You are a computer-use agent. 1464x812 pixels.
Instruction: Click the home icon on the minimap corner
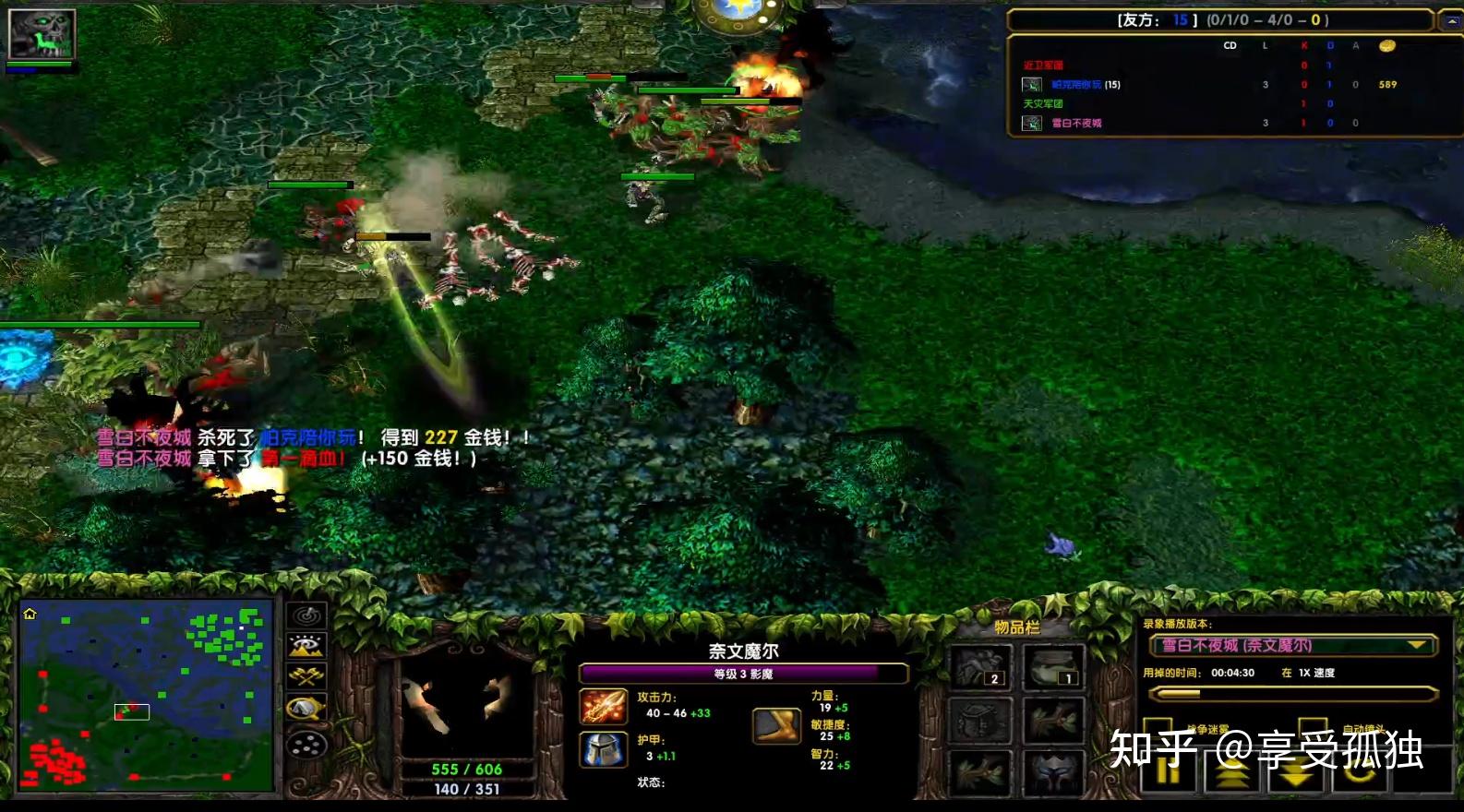pyautogui.click(x=31, y=612)
